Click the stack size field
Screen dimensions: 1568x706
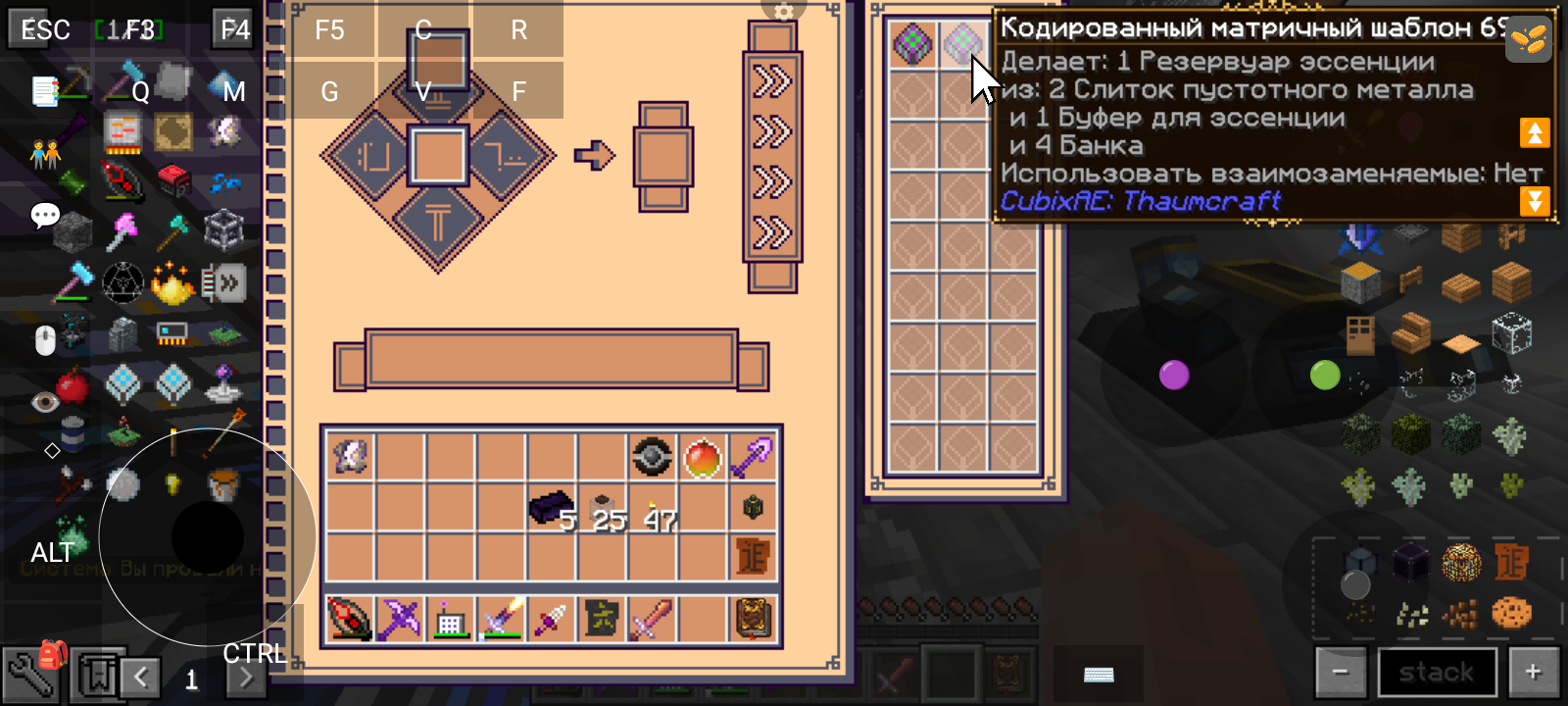[1437, 673]
